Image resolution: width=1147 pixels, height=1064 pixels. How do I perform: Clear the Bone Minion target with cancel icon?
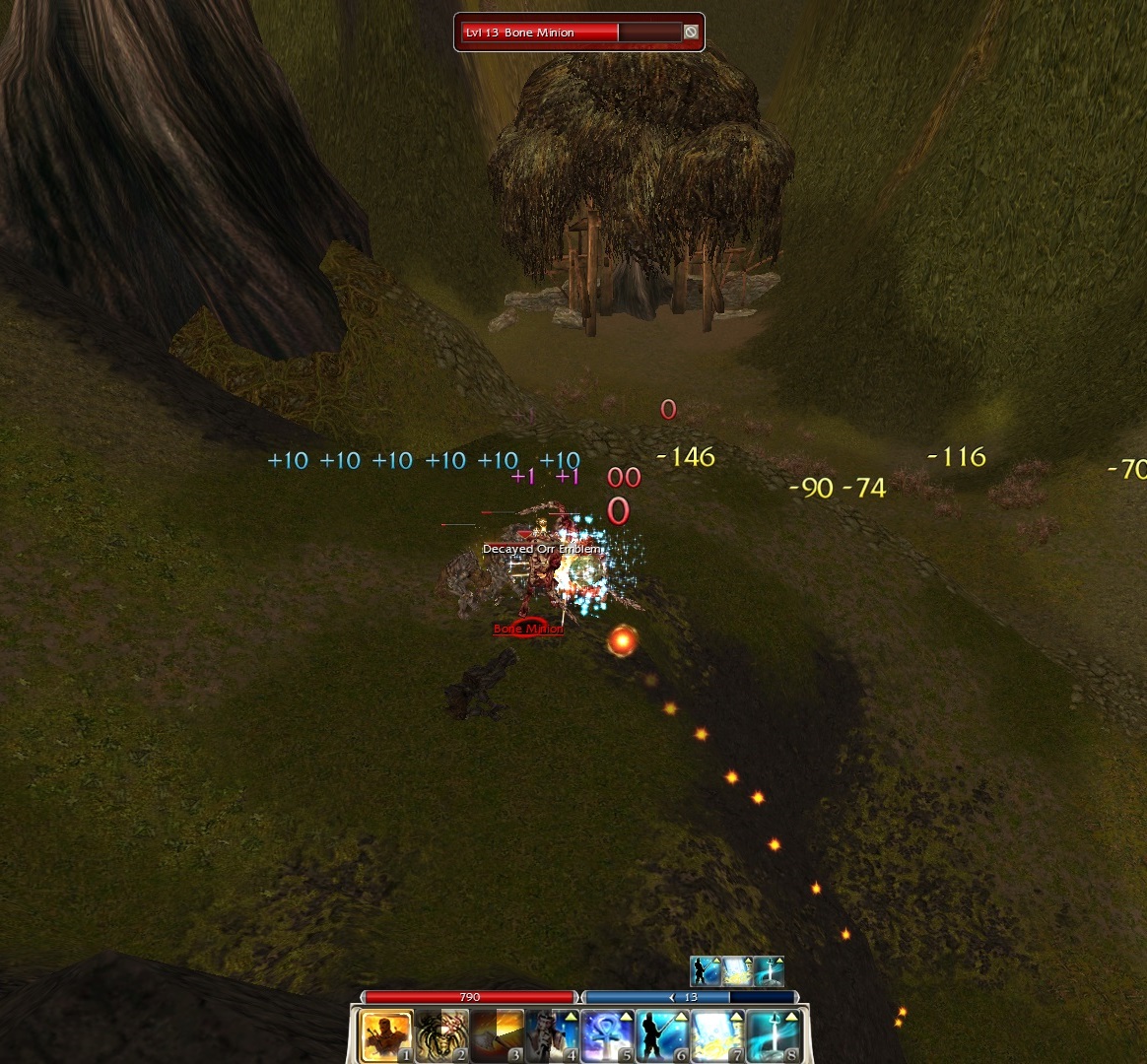click(691, 33)
